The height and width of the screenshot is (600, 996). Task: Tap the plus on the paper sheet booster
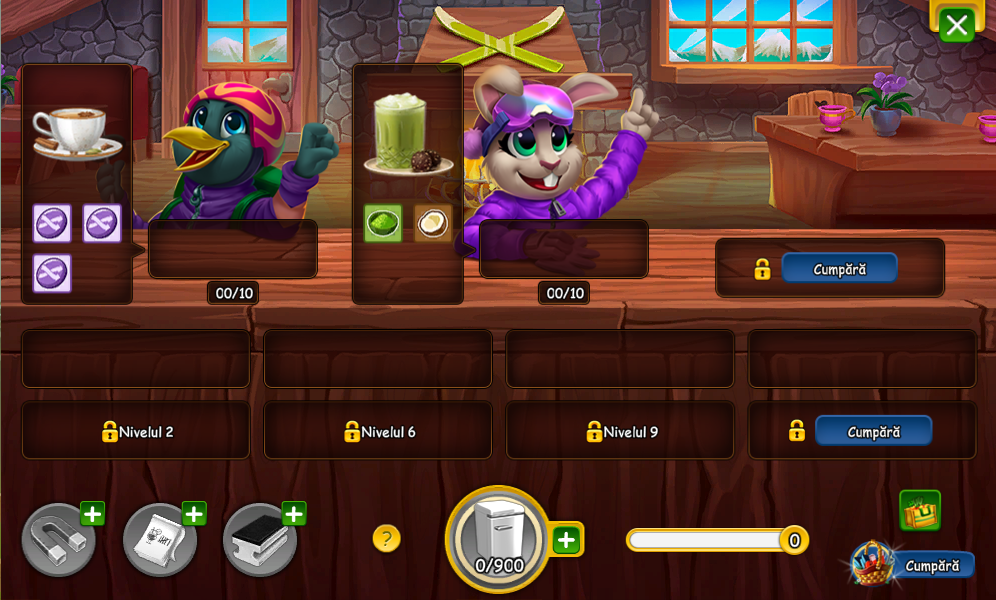(x=194, y=514)
